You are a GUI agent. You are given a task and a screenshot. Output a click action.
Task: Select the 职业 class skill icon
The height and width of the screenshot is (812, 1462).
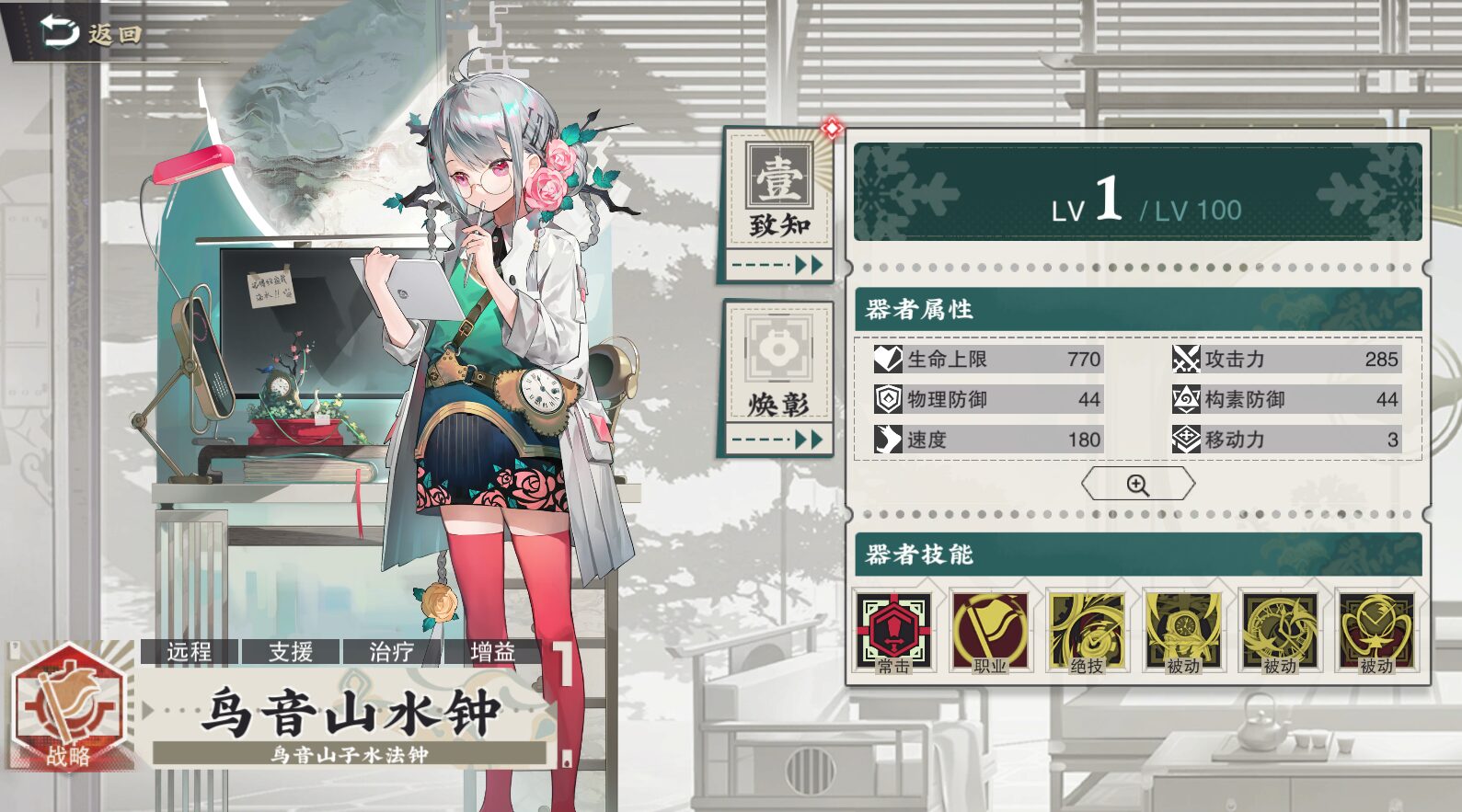(990, 633)
